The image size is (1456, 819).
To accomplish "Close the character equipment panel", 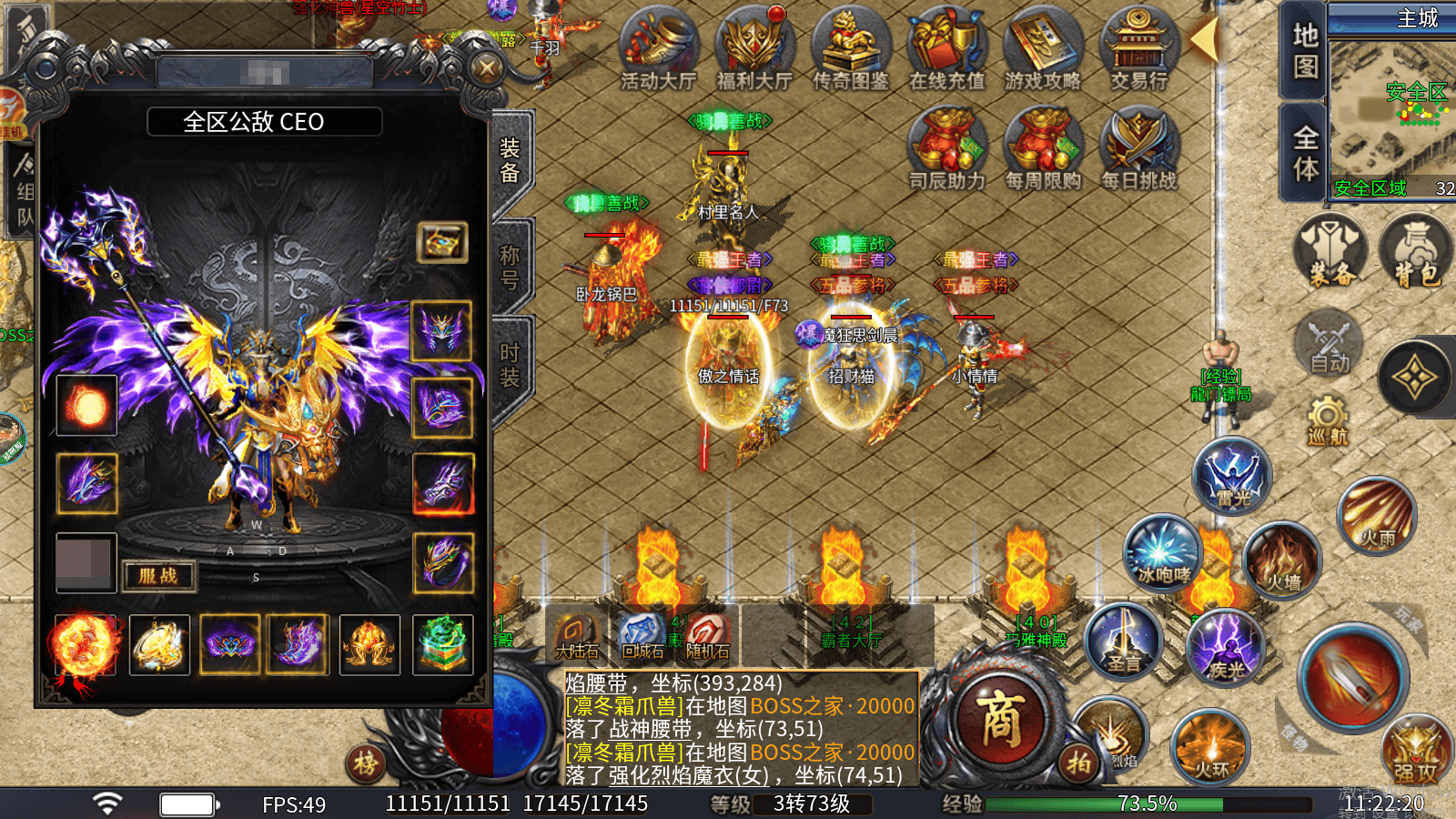I will click(x=488, y=68).
